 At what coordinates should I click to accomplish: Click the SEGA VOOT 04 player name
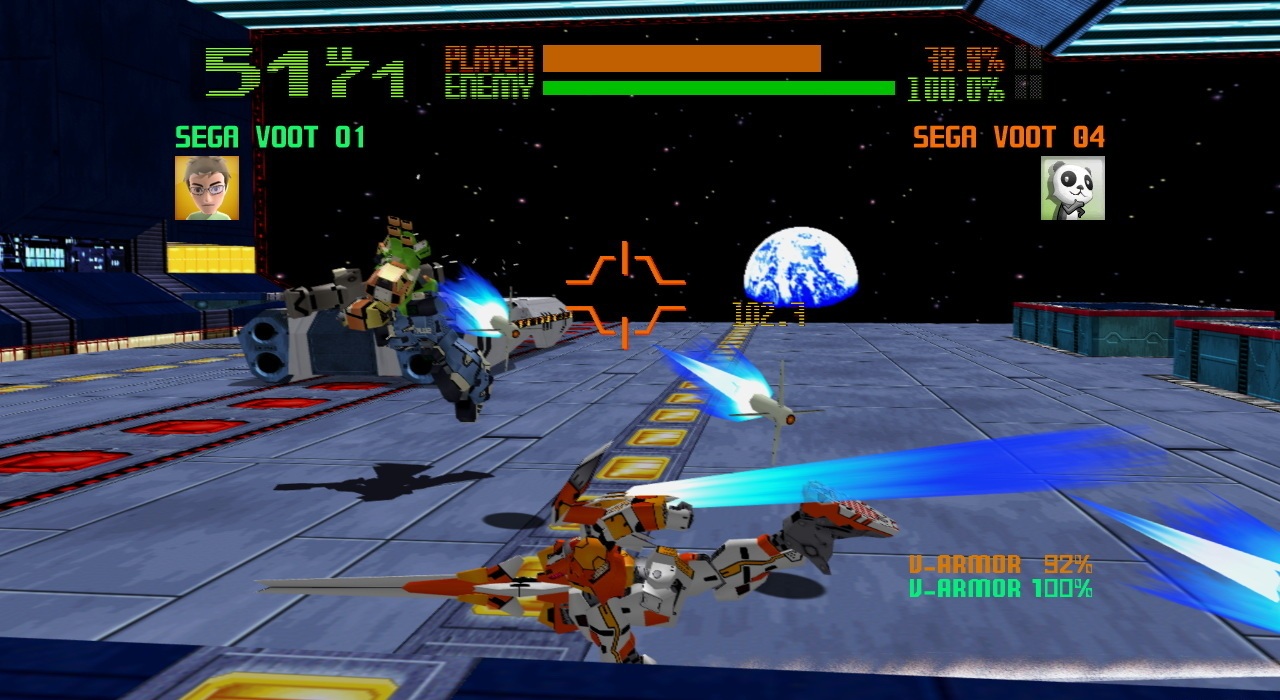(x=1008, y=137)
